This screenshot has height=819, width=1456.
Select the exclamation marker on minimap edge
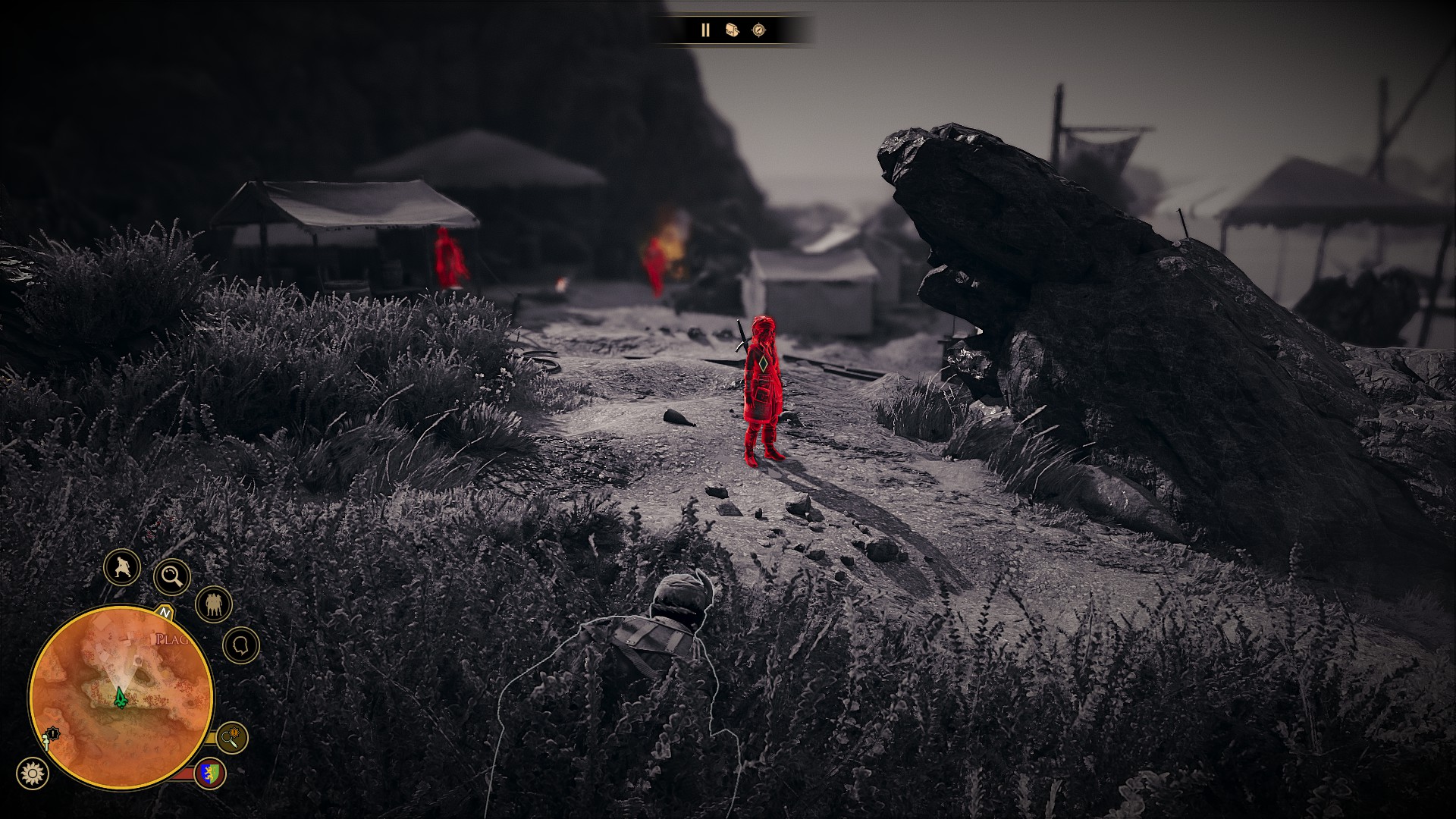click(x=52, y=734)
